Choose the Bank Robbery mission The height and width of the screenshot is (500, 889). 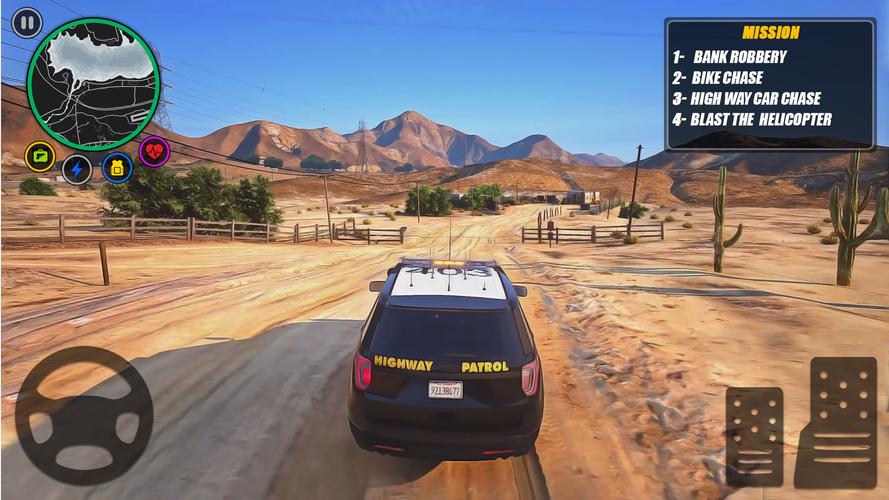point(739,57)
